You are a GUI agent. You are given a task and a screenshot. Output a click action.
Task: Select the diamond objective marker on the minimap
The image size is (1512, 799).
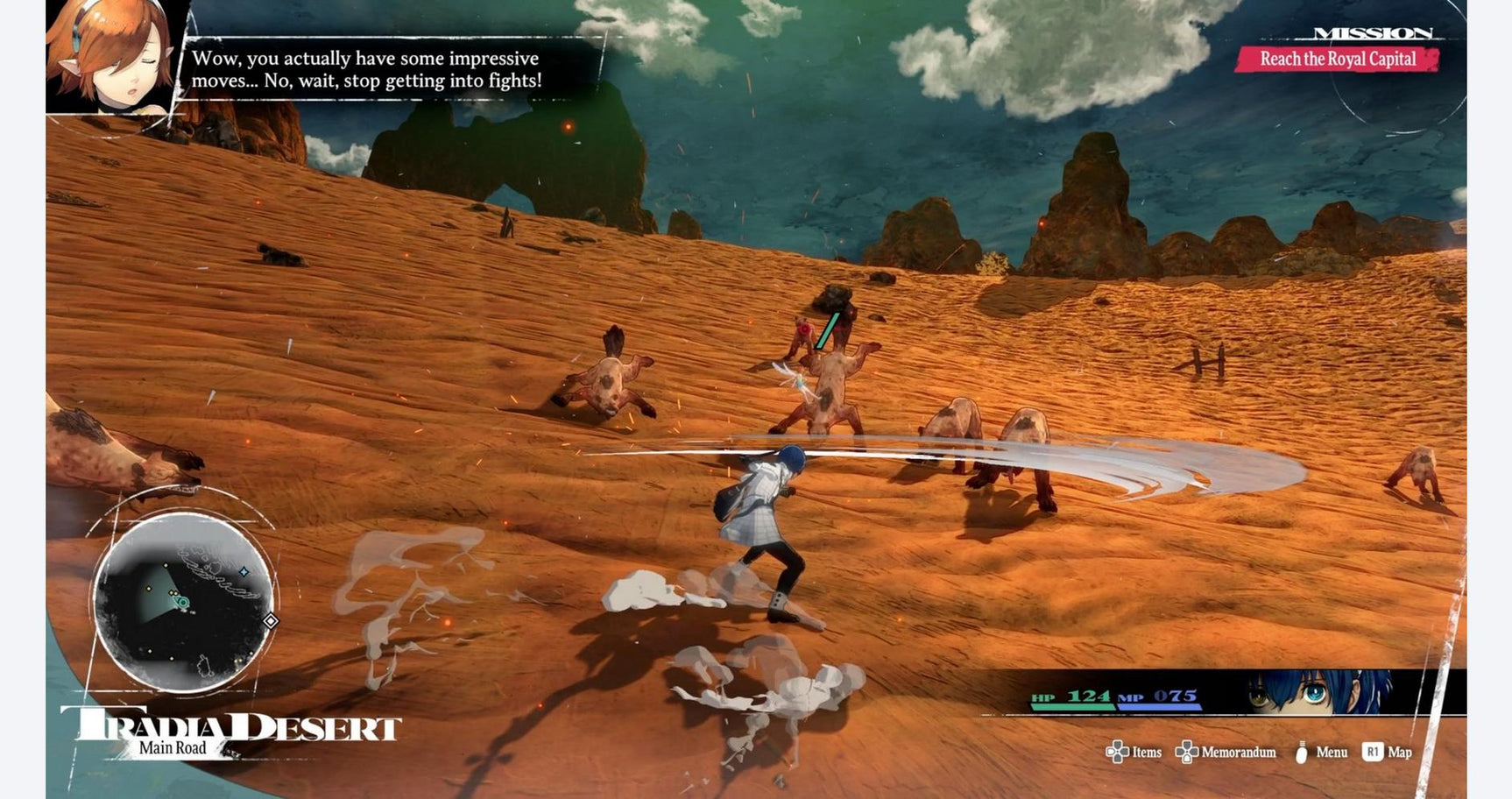[269, 620]
